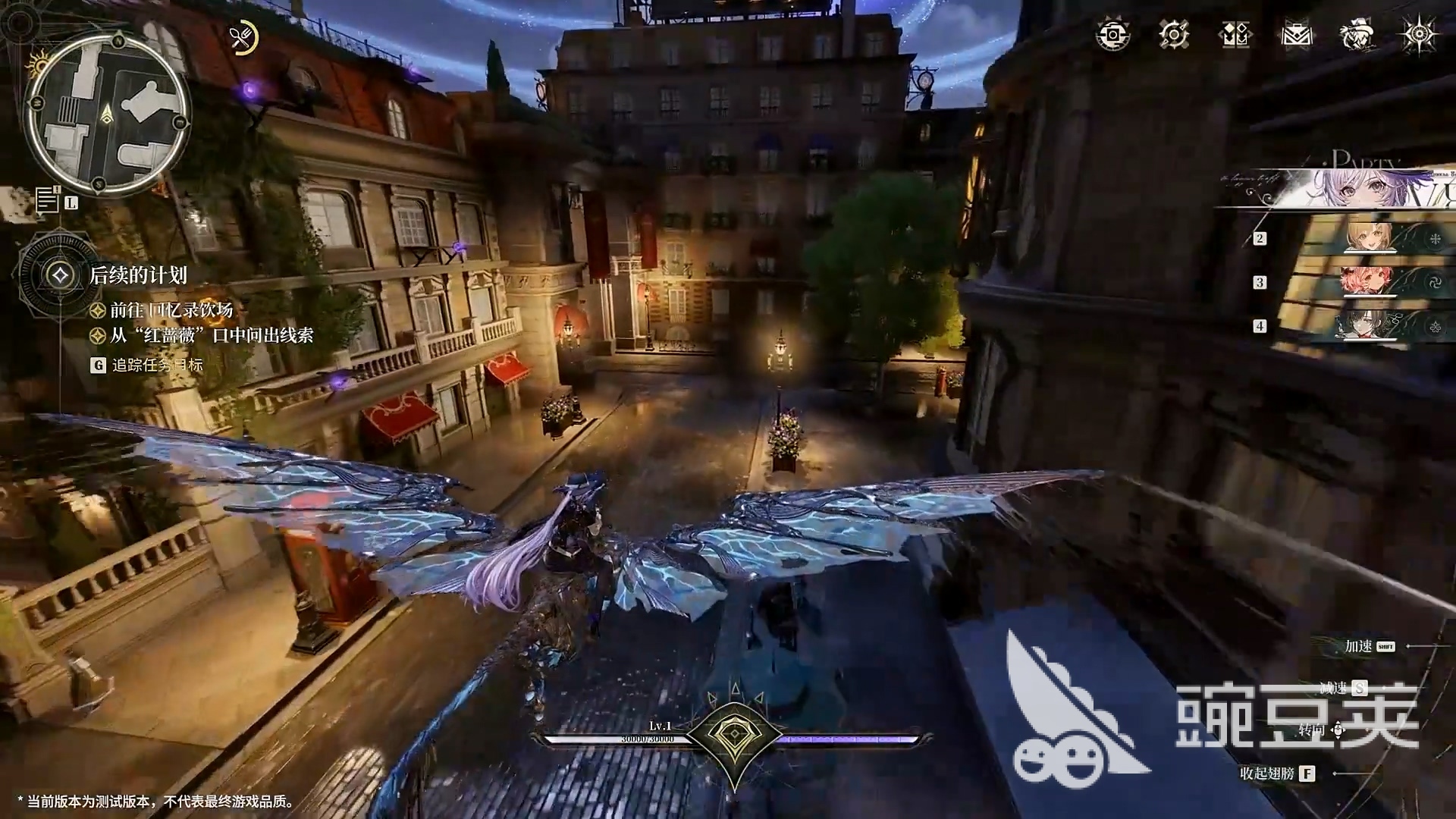The image size is (1456, 819).
Task: Open the hat-wearing character portrait icon
Action: [x=1357, y=35]
